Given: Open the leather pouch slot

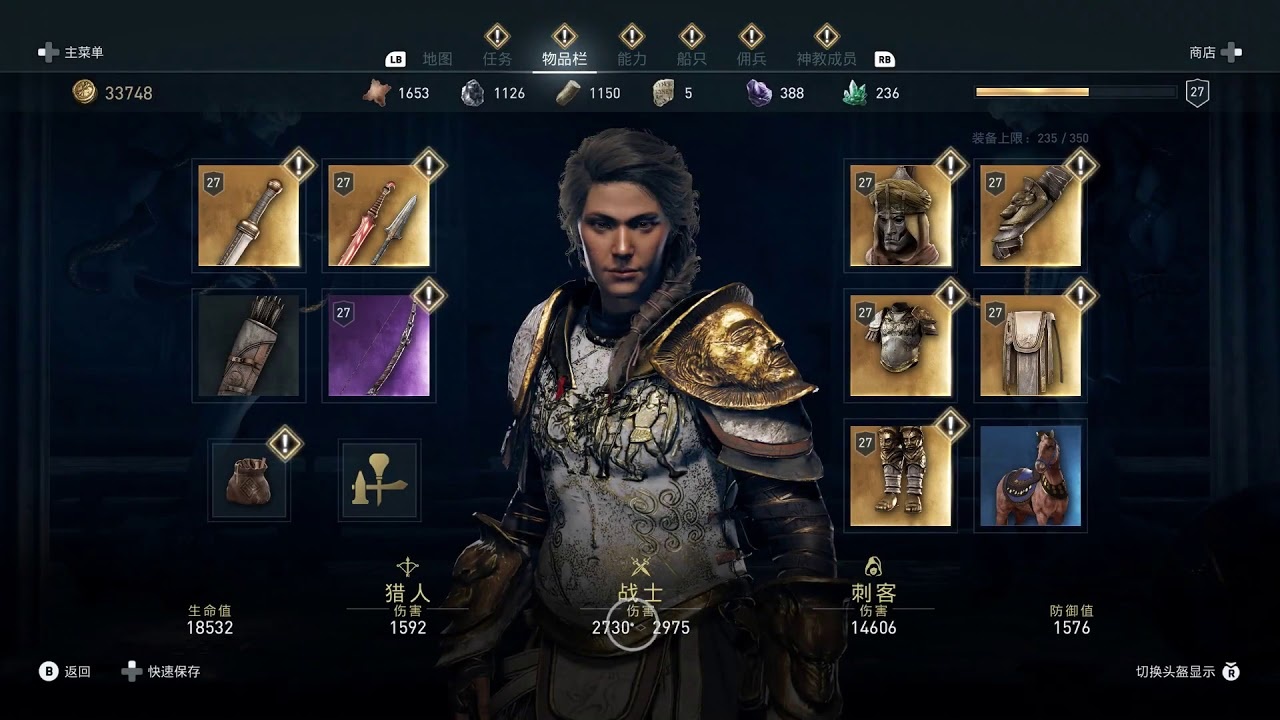Looking at the screenshot, I should tap(249, 480).
